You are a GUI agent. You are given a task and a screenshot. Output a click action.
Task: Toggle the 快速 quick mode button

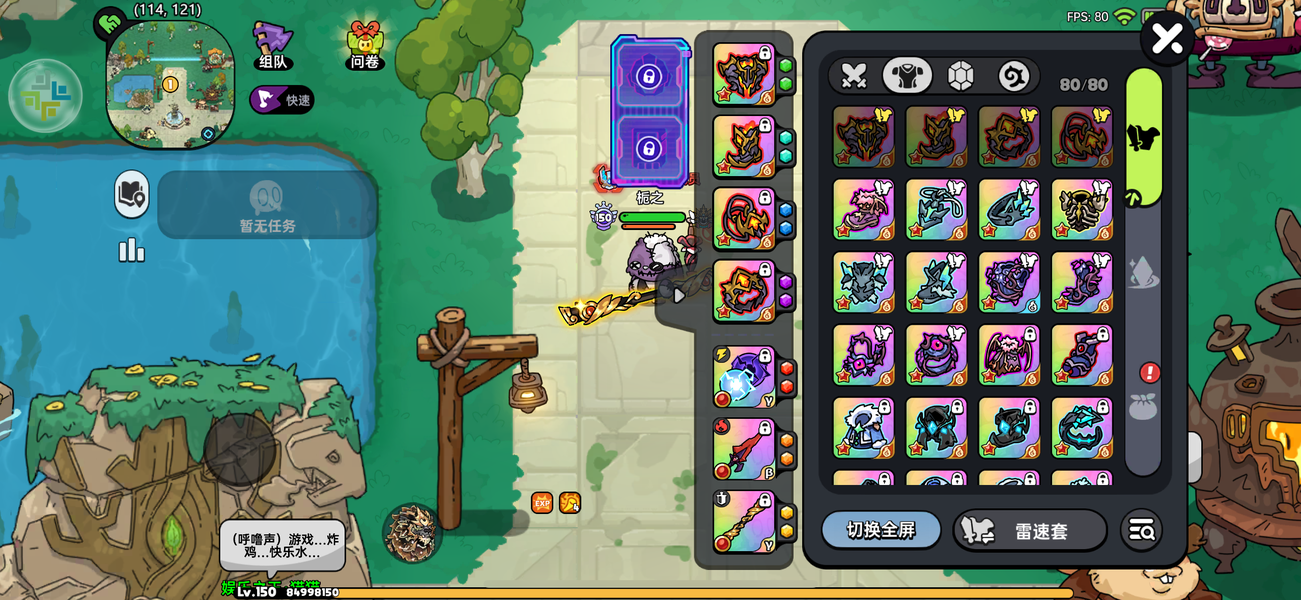[282, 100]
